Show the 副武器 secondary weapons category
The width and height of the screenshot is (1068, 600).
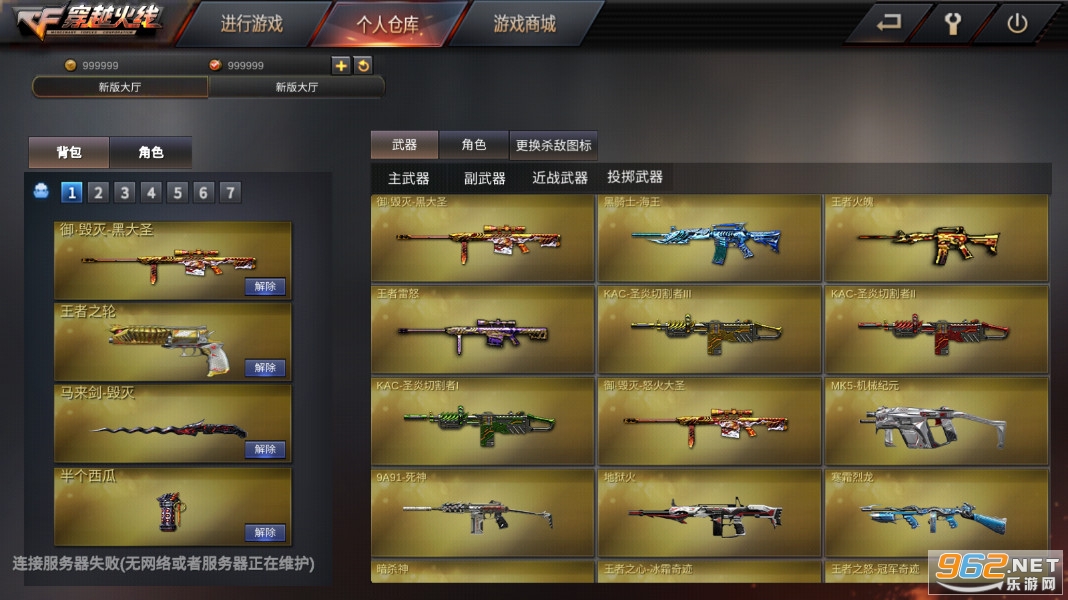484,178
